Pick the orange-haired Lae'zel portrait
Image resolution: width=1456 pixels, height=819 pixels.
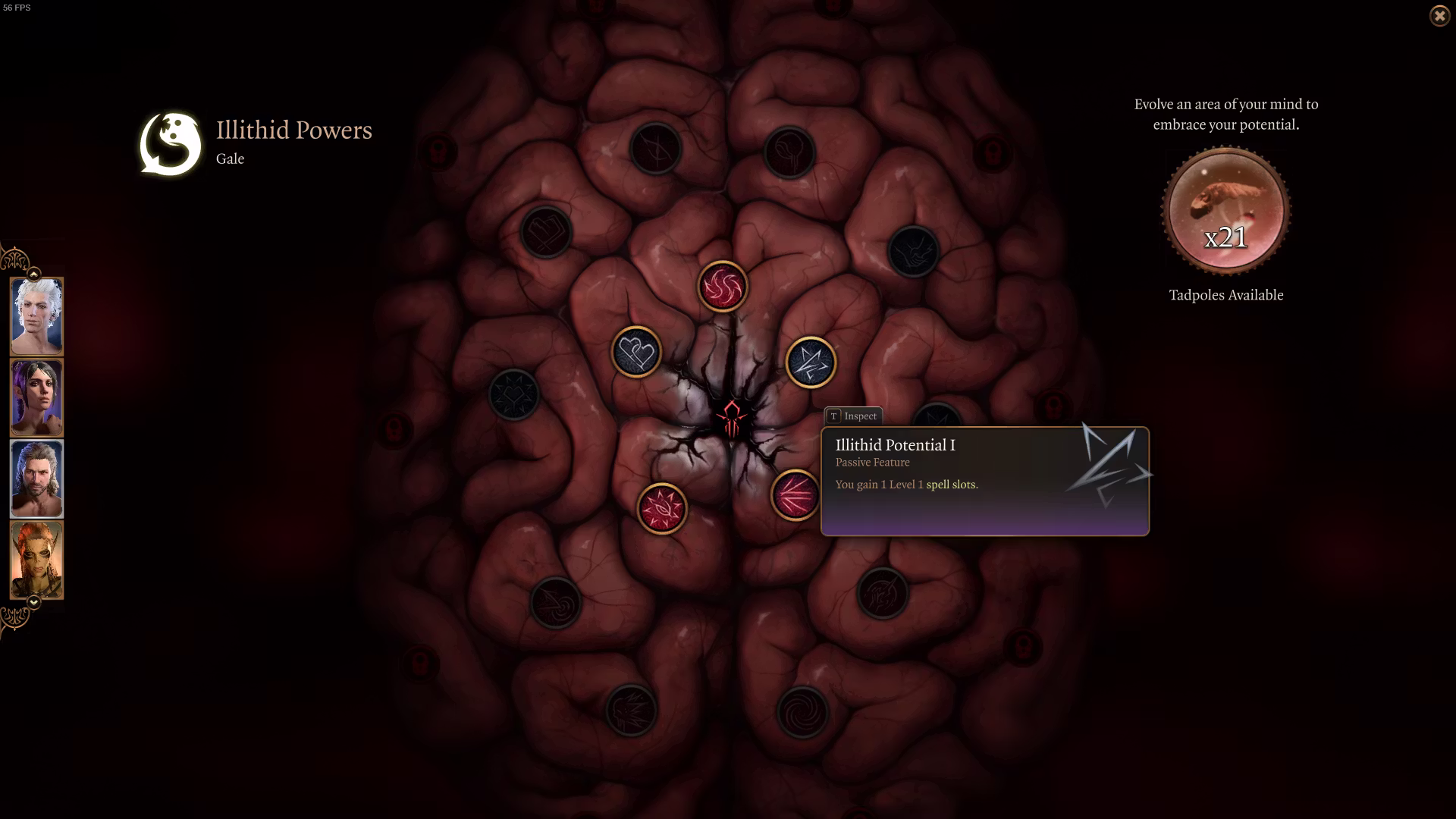click(36, 560)
